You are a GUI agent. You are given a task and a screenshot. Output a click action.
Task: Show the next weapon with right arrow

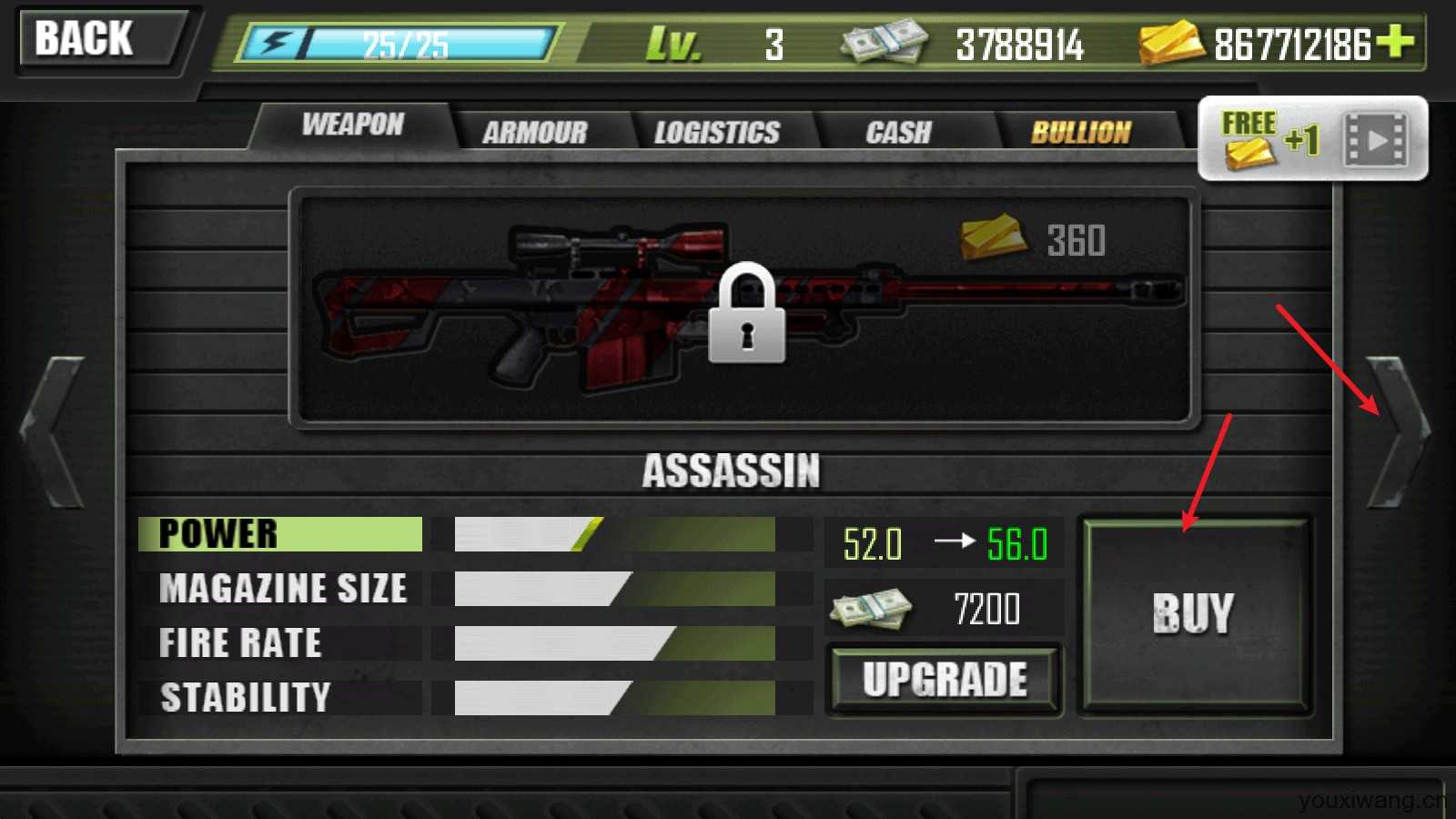[1399, 432]
